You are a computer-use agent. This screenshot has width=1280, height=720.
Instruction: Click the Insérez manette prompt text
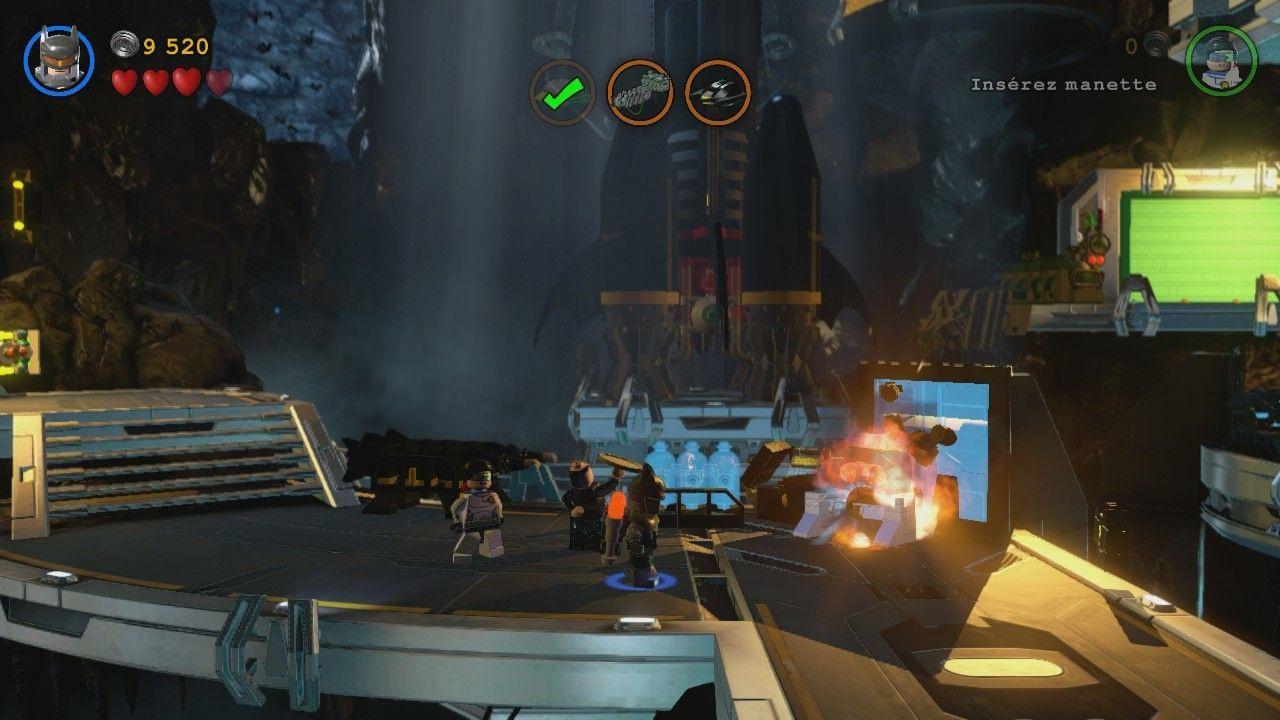(1063, 85)
